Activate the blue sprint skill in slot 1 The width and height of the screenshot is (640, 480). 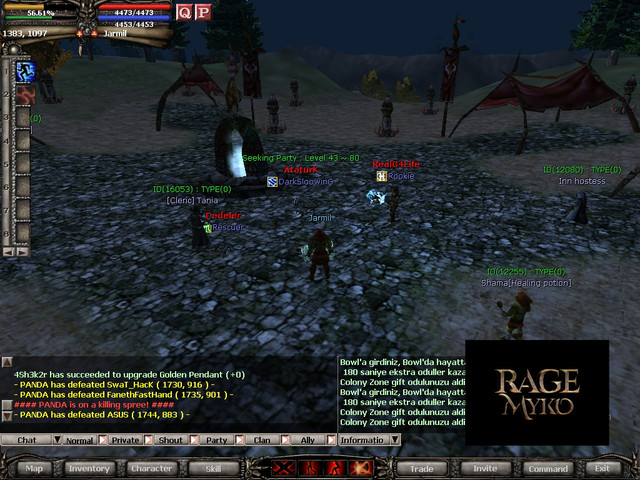click(x=25, y=71)
